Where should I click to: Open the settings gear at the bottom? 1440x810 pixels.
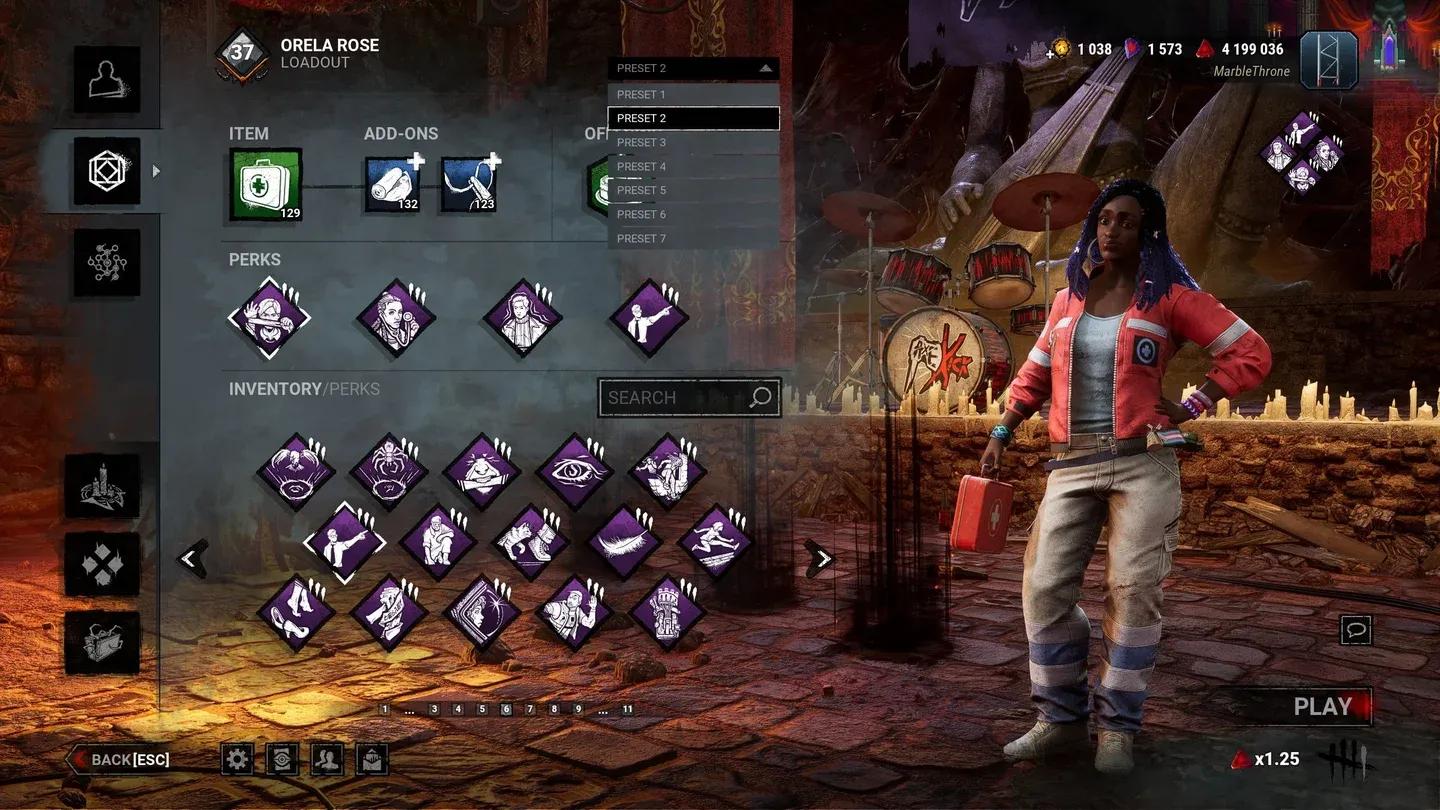pyautogui.click(x=236, y=759)
